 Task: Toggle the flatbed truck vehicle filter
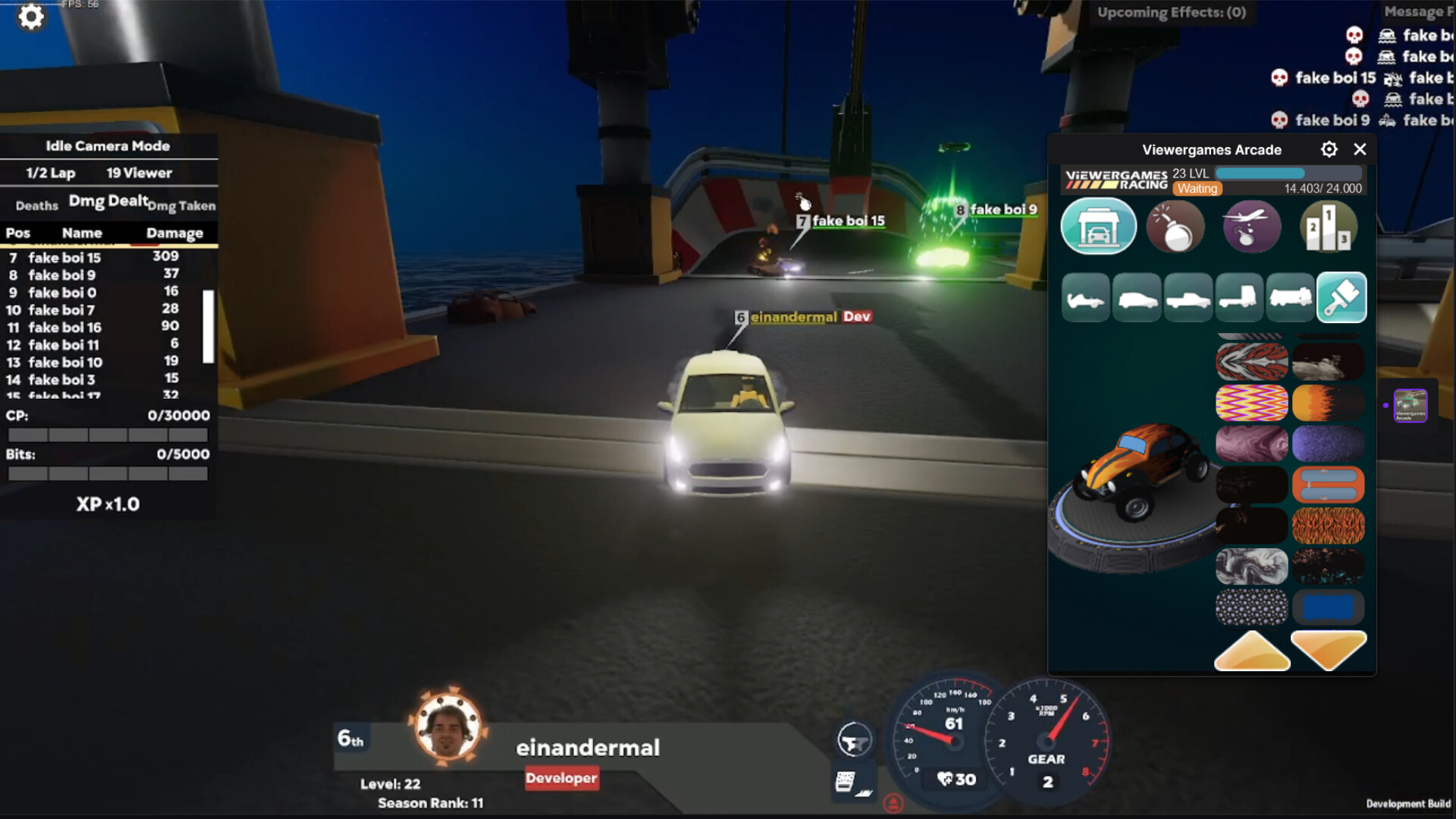(x=1239, y=297)
